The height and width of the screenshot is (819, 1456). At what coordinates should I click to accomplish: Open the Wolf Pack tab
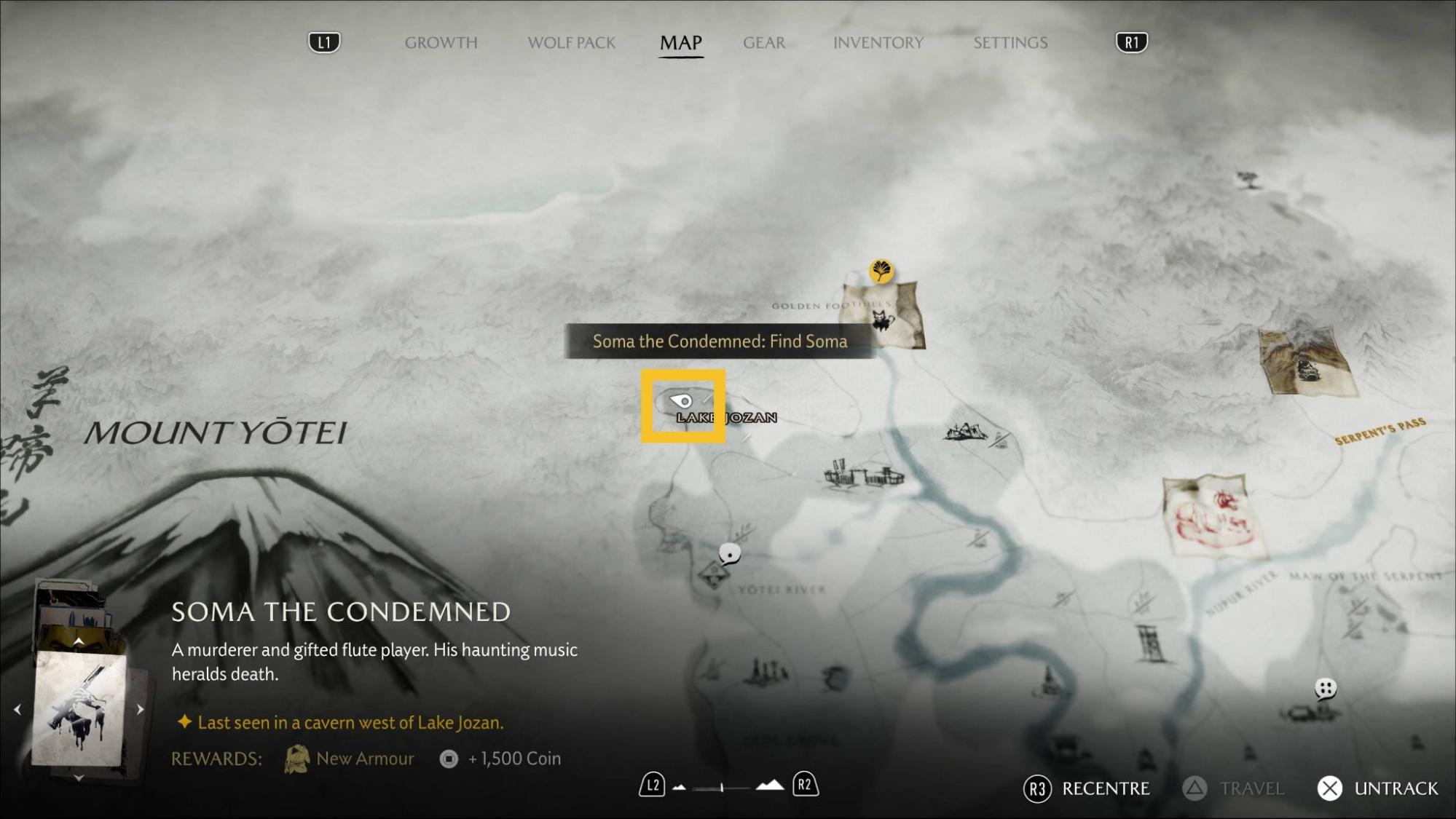pyautogui.click(x=571, y=43)
